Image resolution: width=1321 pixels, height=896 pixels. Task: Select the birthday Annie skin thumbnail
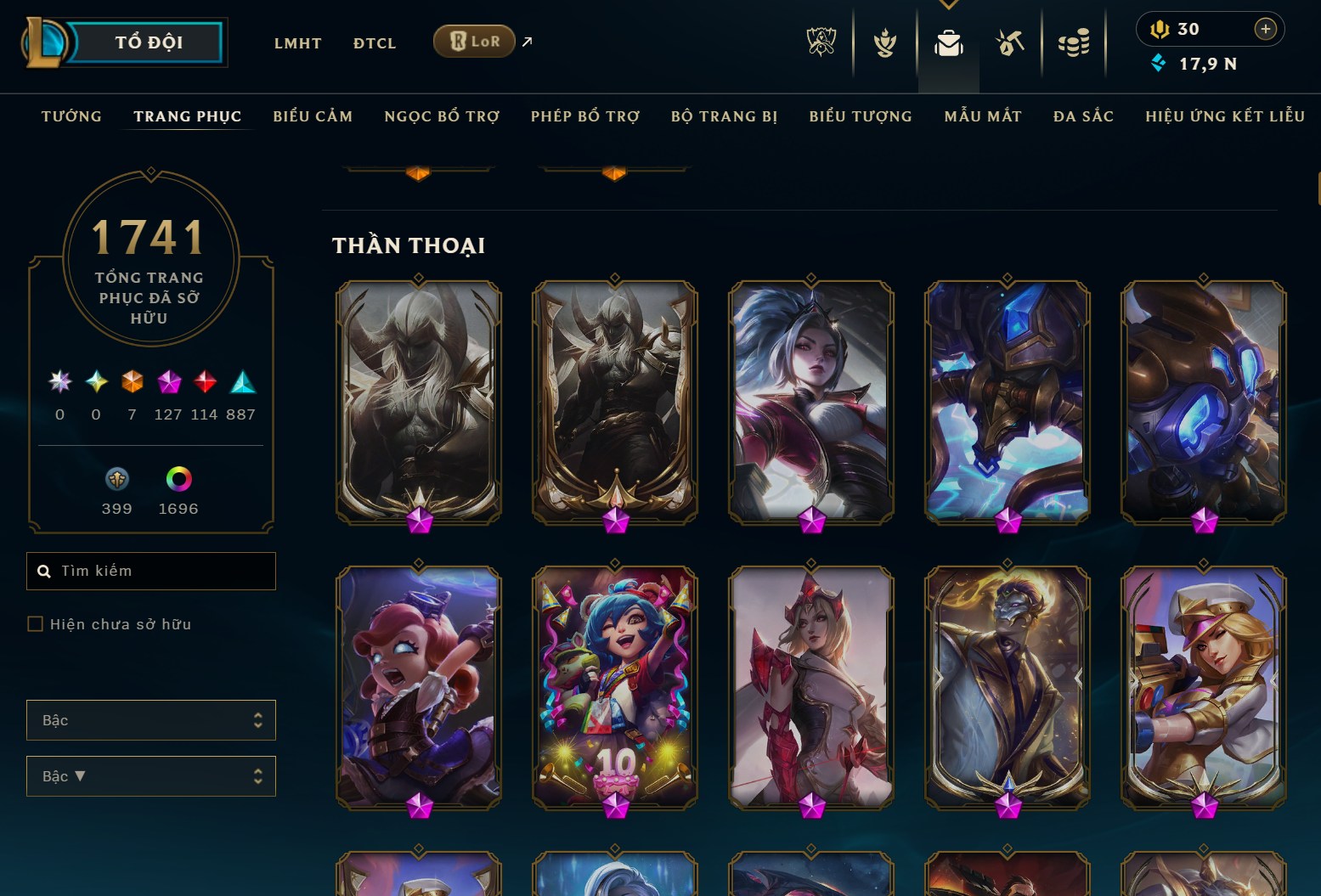613,688
